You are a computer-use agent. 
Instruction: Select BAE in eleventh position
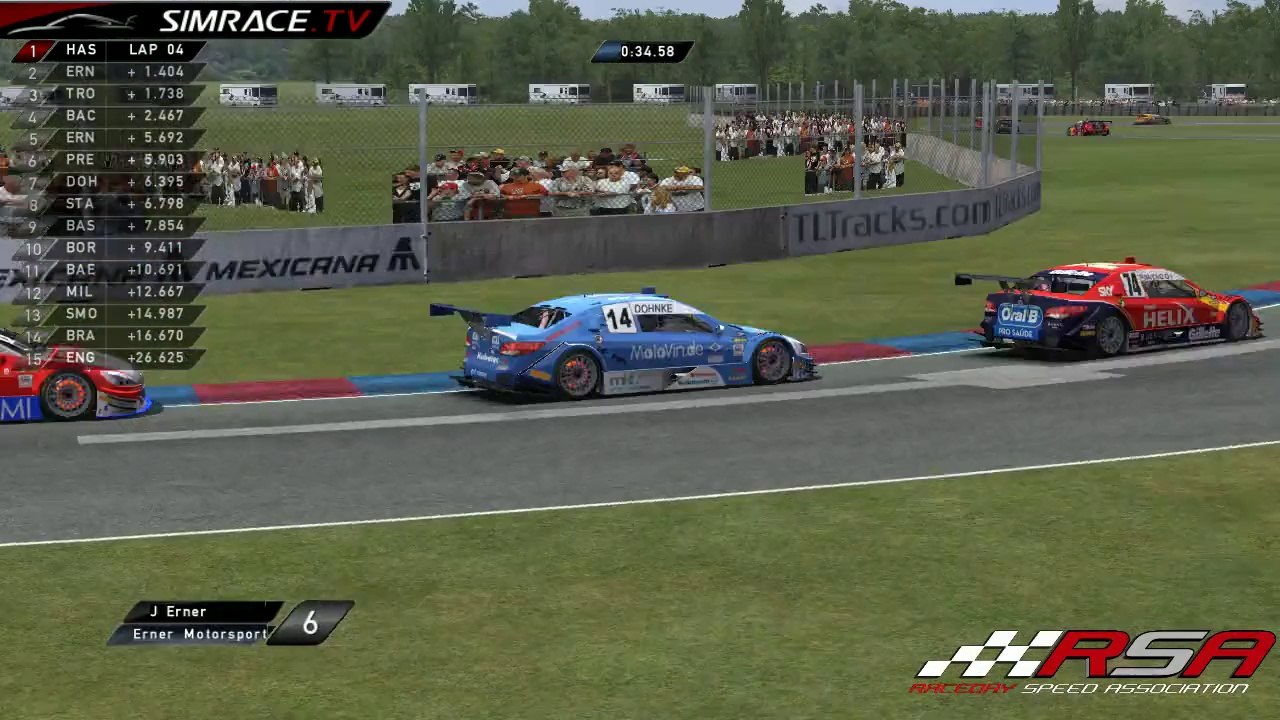click(108, 270)
